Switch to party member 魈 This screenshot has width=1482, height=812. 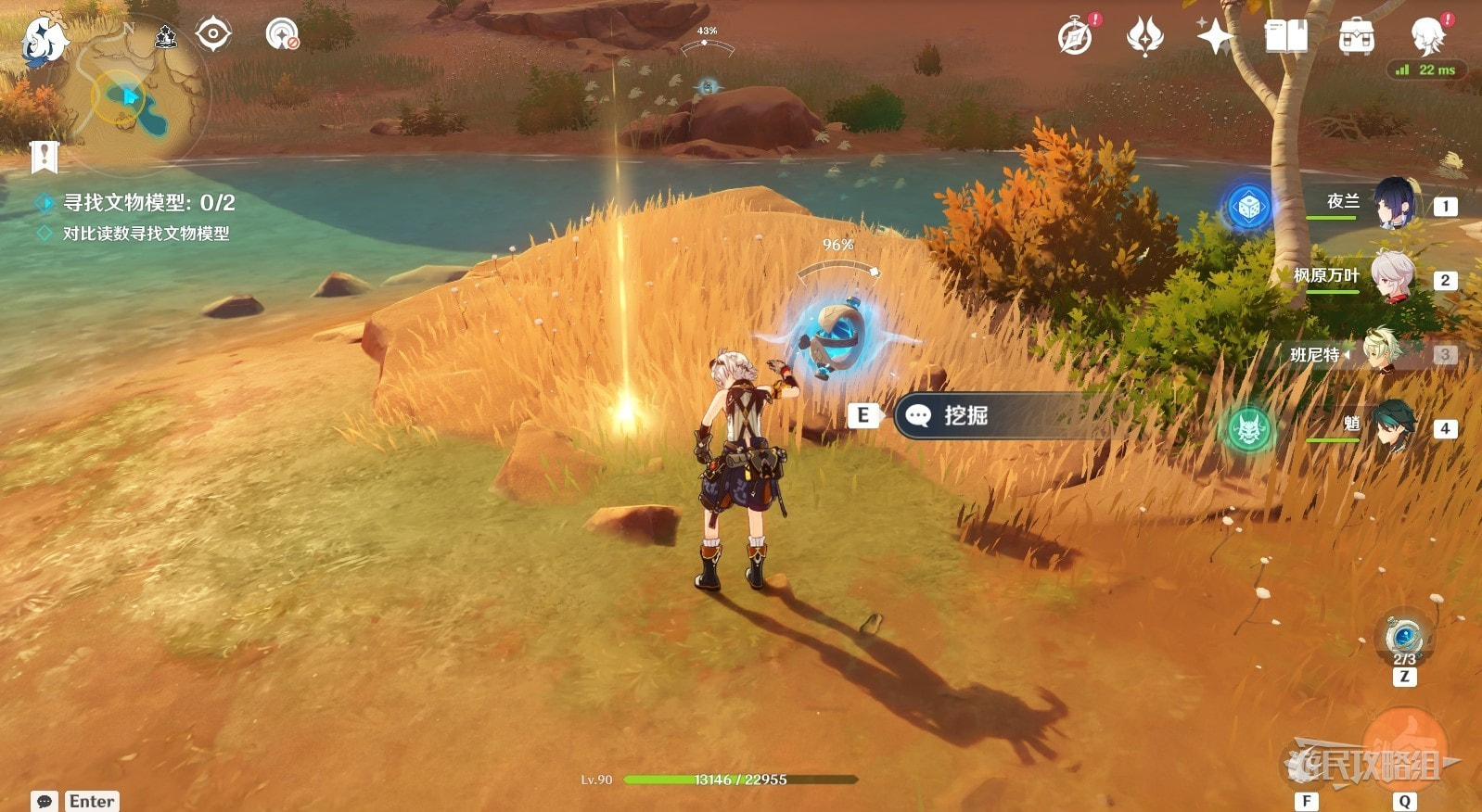(x=1392, y=426)
